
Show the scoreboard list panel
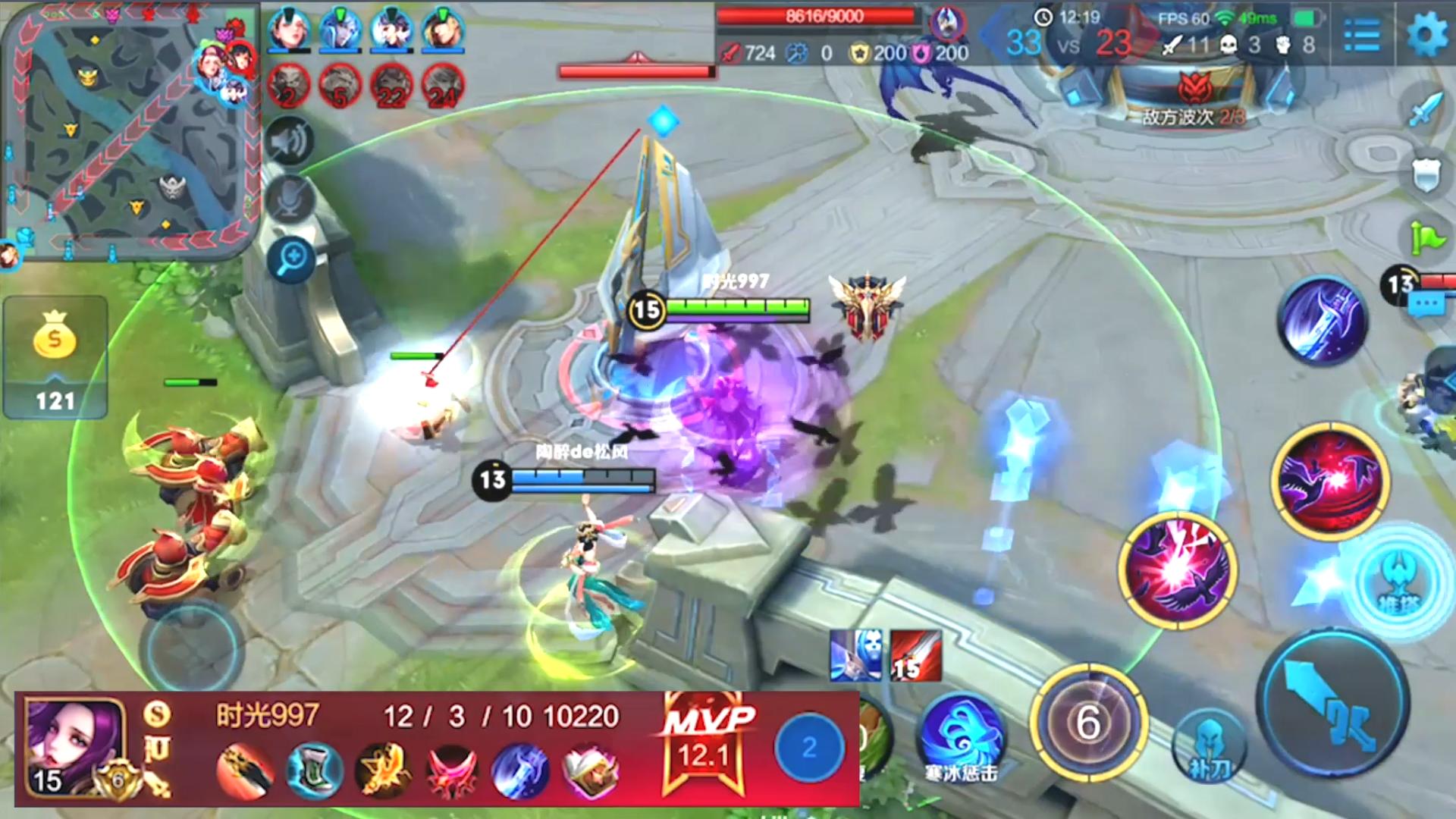1362,36
